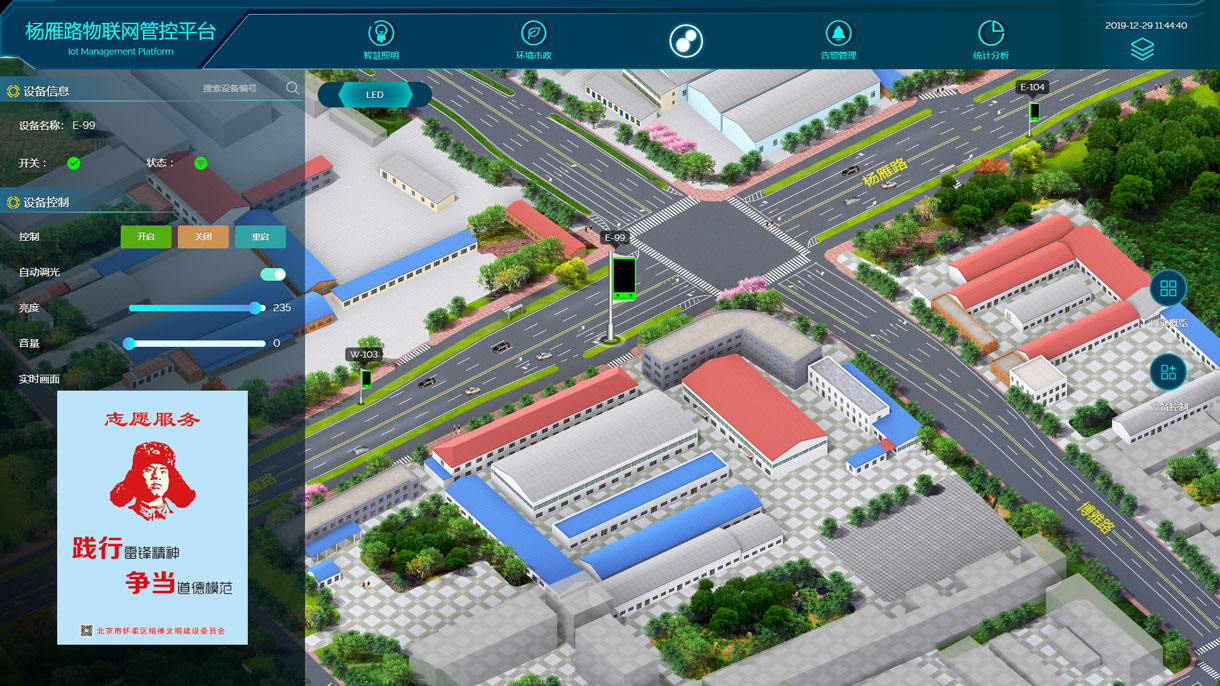This screenshot has width=1220, height=686.
Task: Turn the device on with 开启
Action: point(146,237)
